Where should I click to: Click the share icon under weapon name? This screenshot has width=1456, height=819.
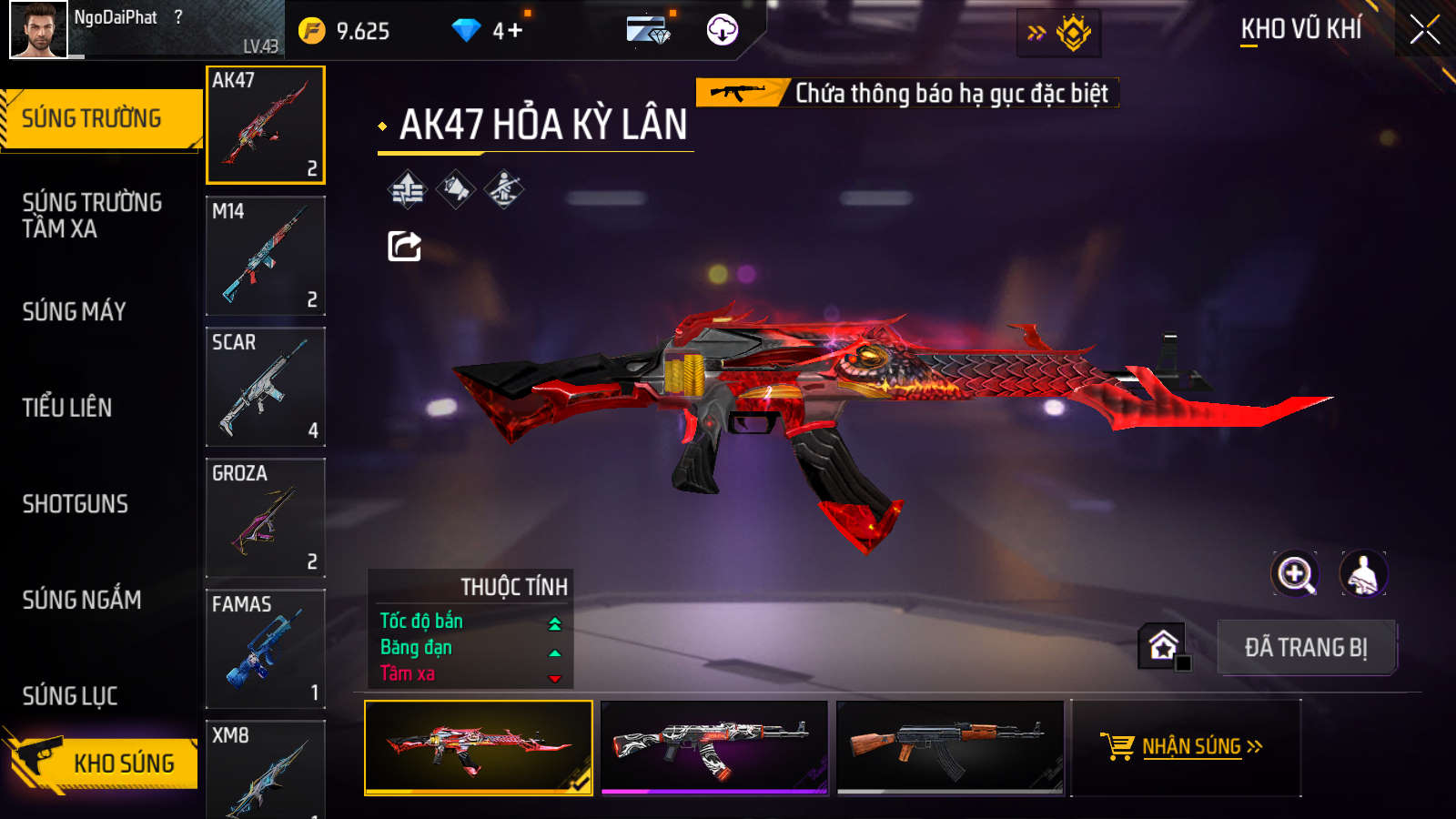[x=404, y=246]
